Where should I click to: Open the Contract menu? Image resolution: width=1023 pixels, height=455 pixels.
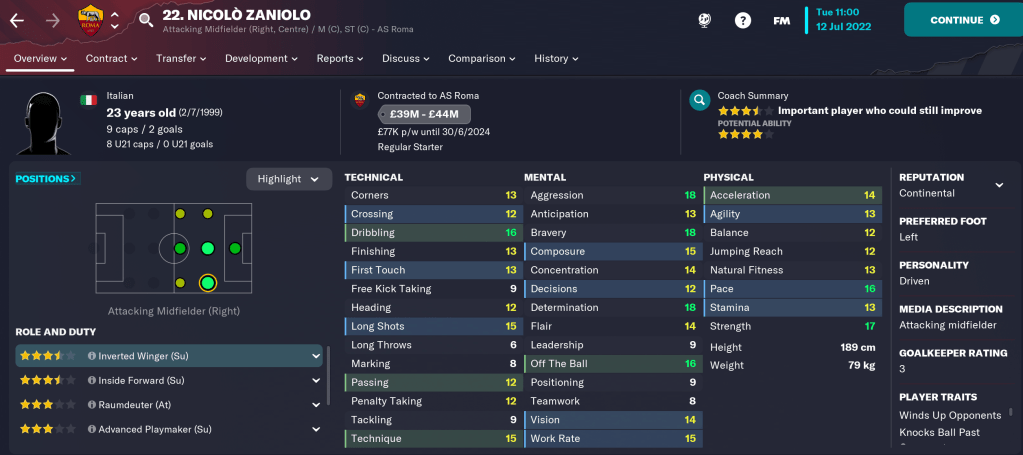[x=111, y=59]
